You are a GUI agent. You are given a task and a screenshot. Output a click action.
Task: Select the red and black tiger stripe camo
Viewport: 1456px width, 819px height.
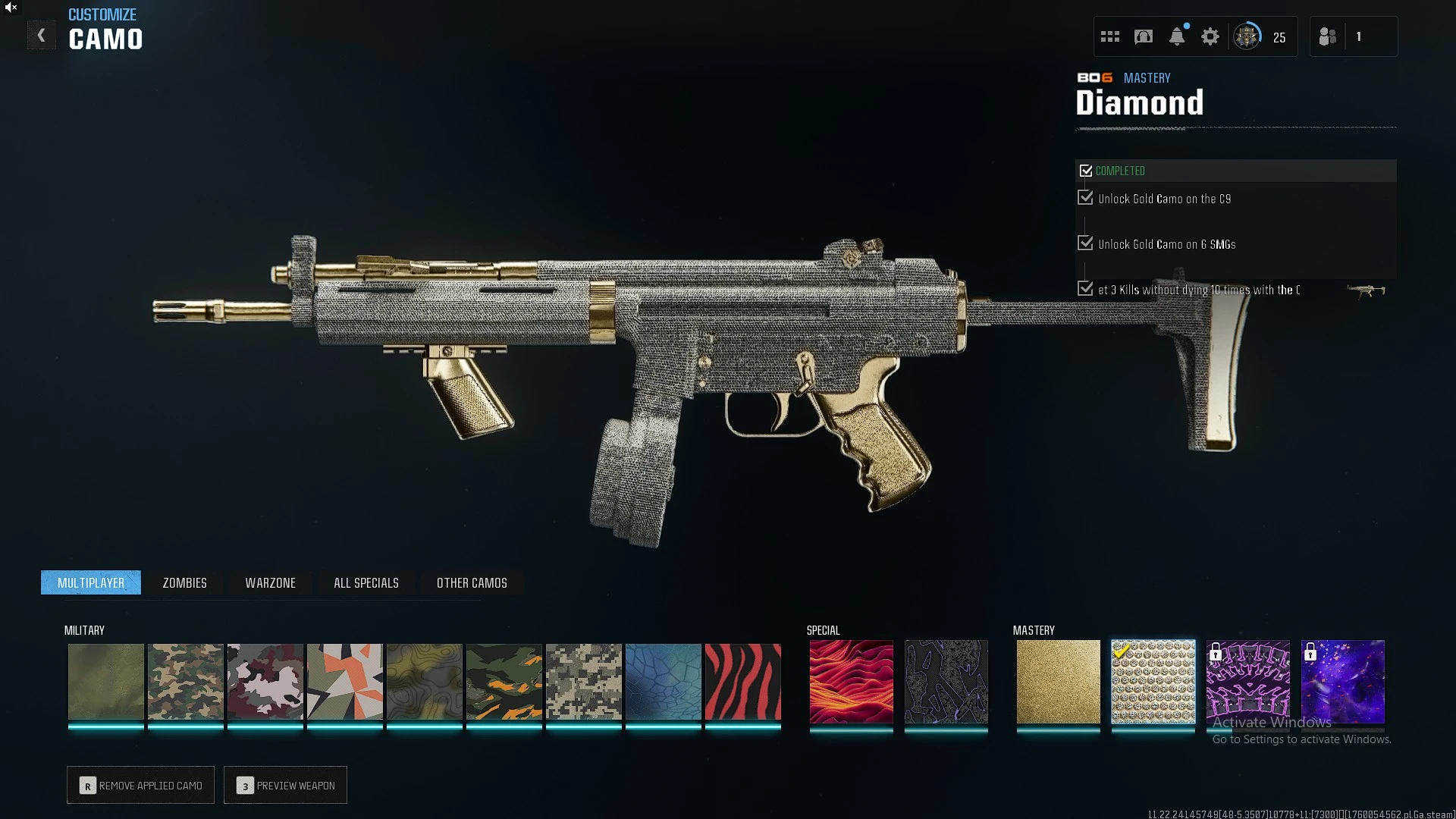pyautogui.click(x=742, y=681)
